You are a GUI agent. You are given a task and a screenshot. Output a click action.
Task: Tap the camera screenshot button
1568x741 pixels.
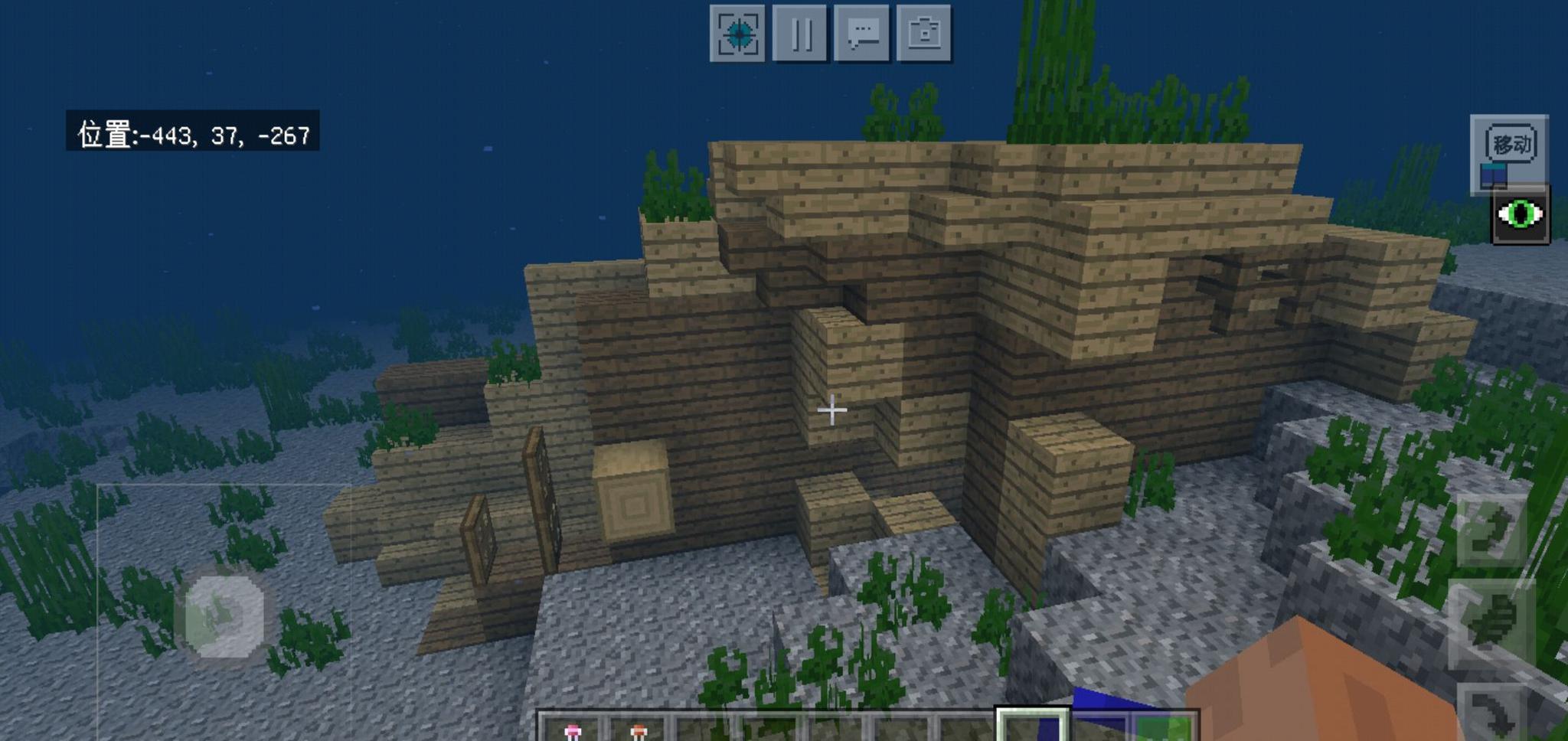(x=924, y=34)
